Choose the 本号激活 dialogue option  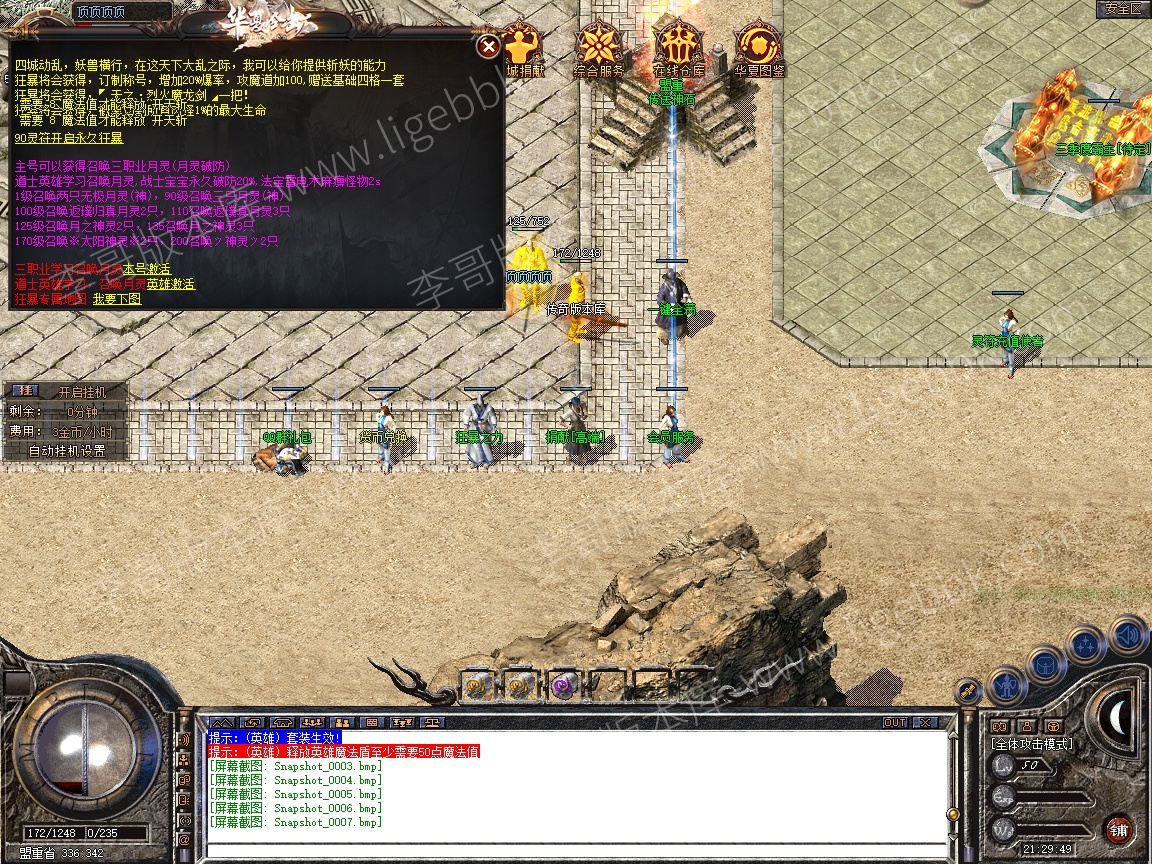[147, 270]
